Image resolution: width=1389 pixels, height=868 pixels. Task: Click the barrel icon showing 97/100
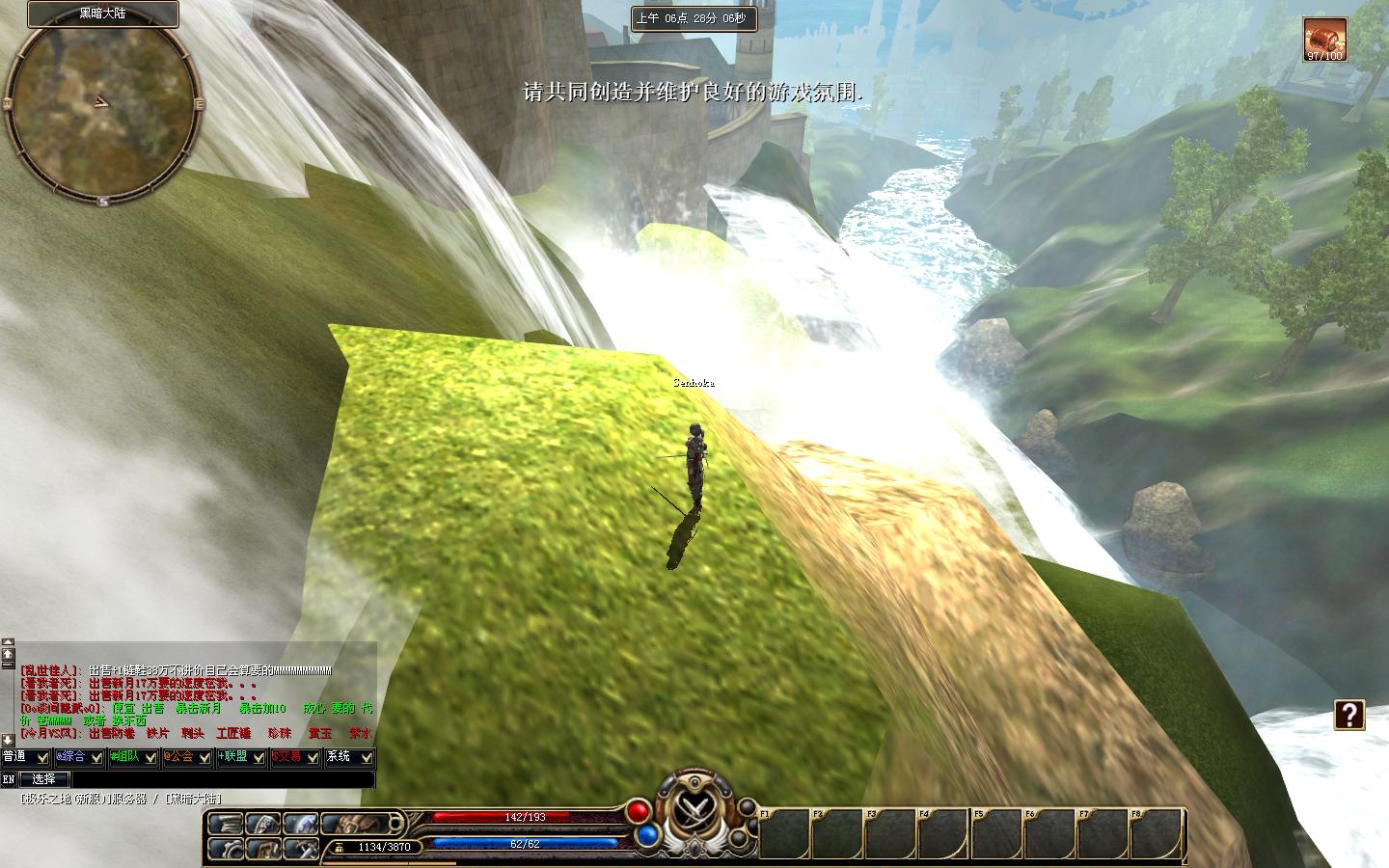click(x=1324, y=40)
